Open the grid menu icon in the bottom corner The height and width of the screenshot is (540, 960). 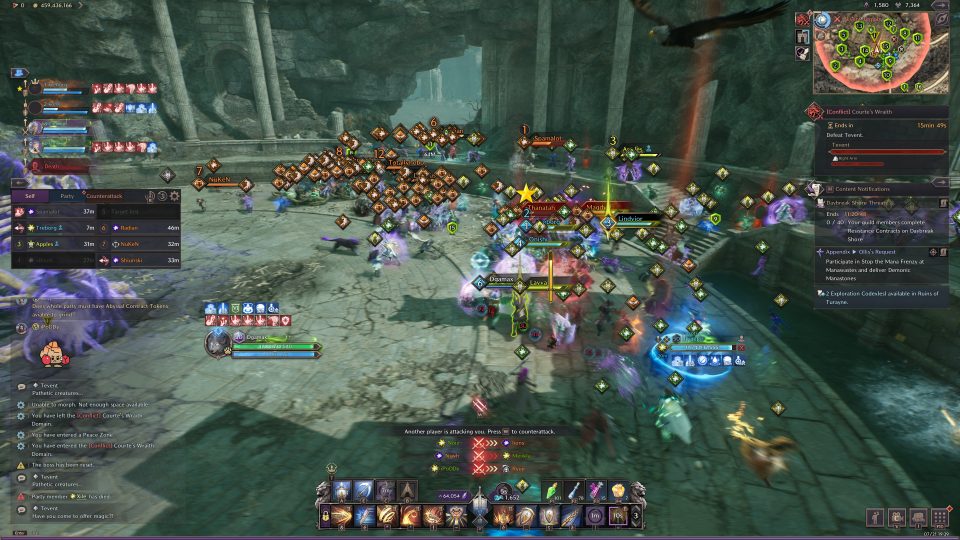pyautogui.click(x=938, y=517)
